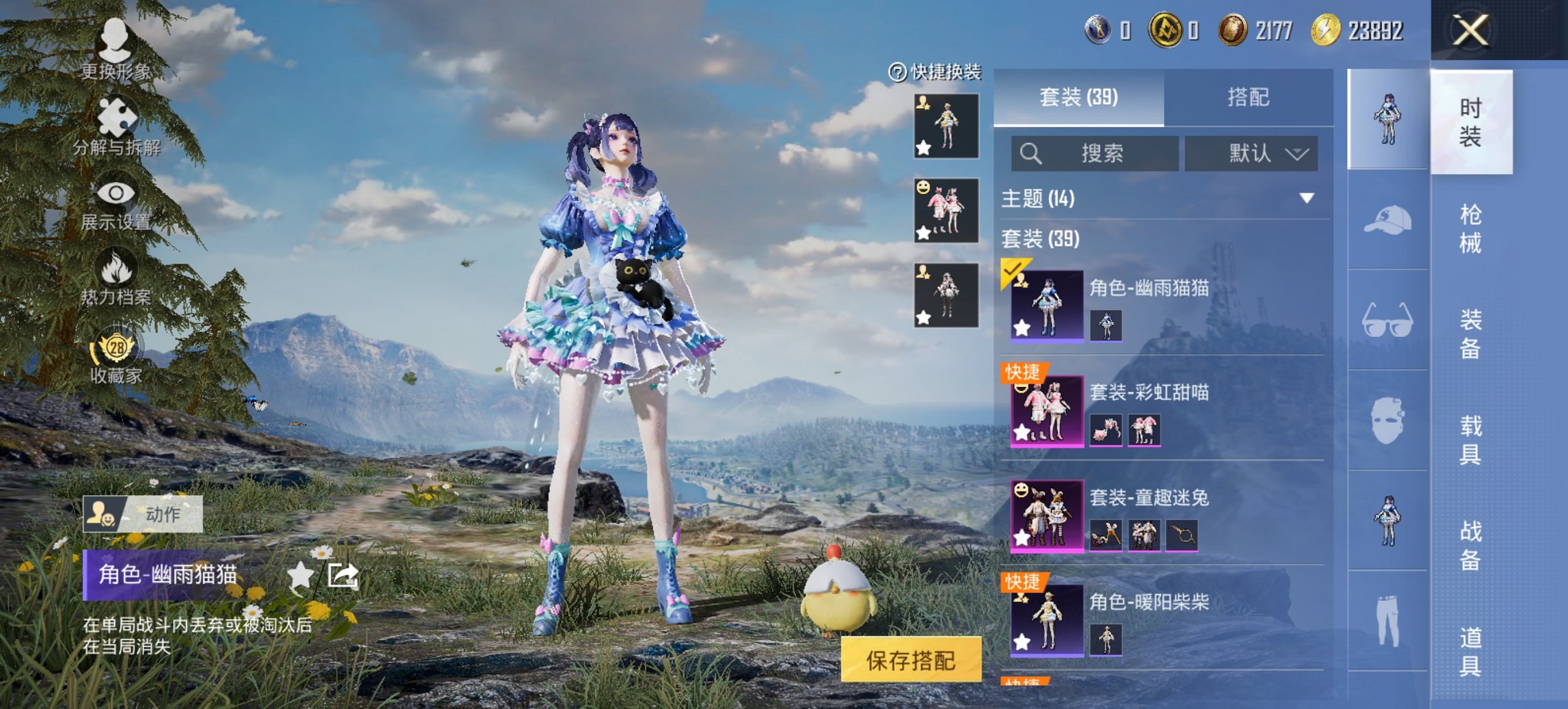
Task: Switch to the 枪械 firearms category
Action: click(1470, 228)
